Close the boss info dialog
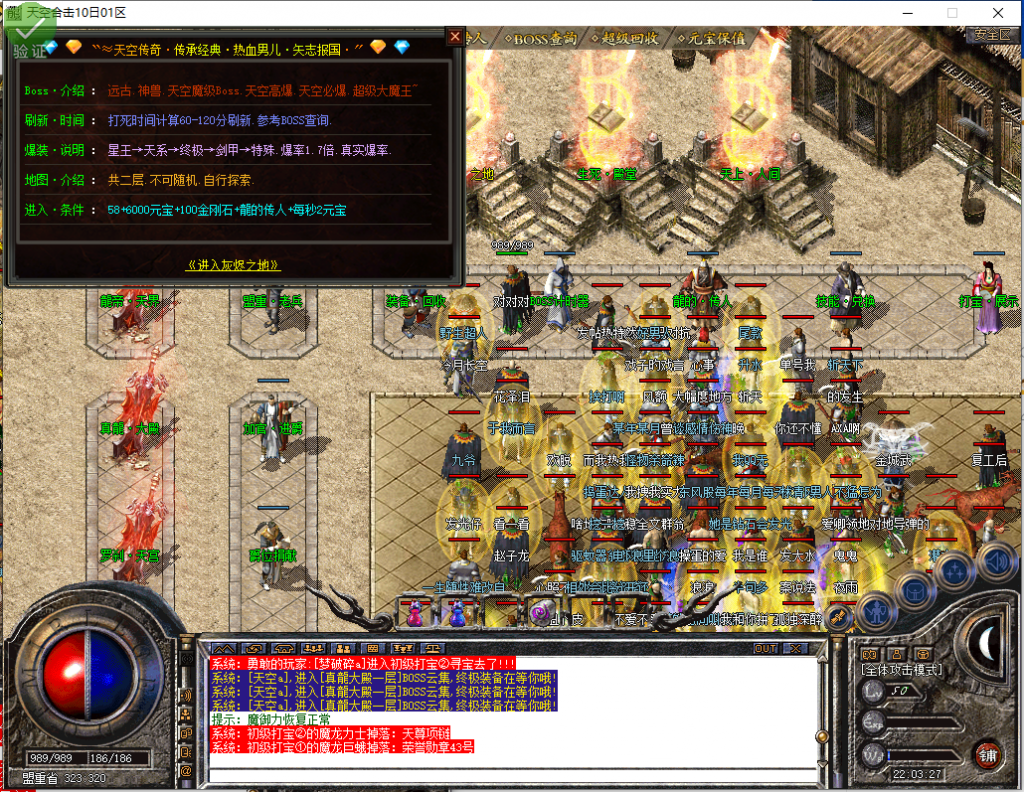This screenshot has height=792, width=1024. (455, 37)
